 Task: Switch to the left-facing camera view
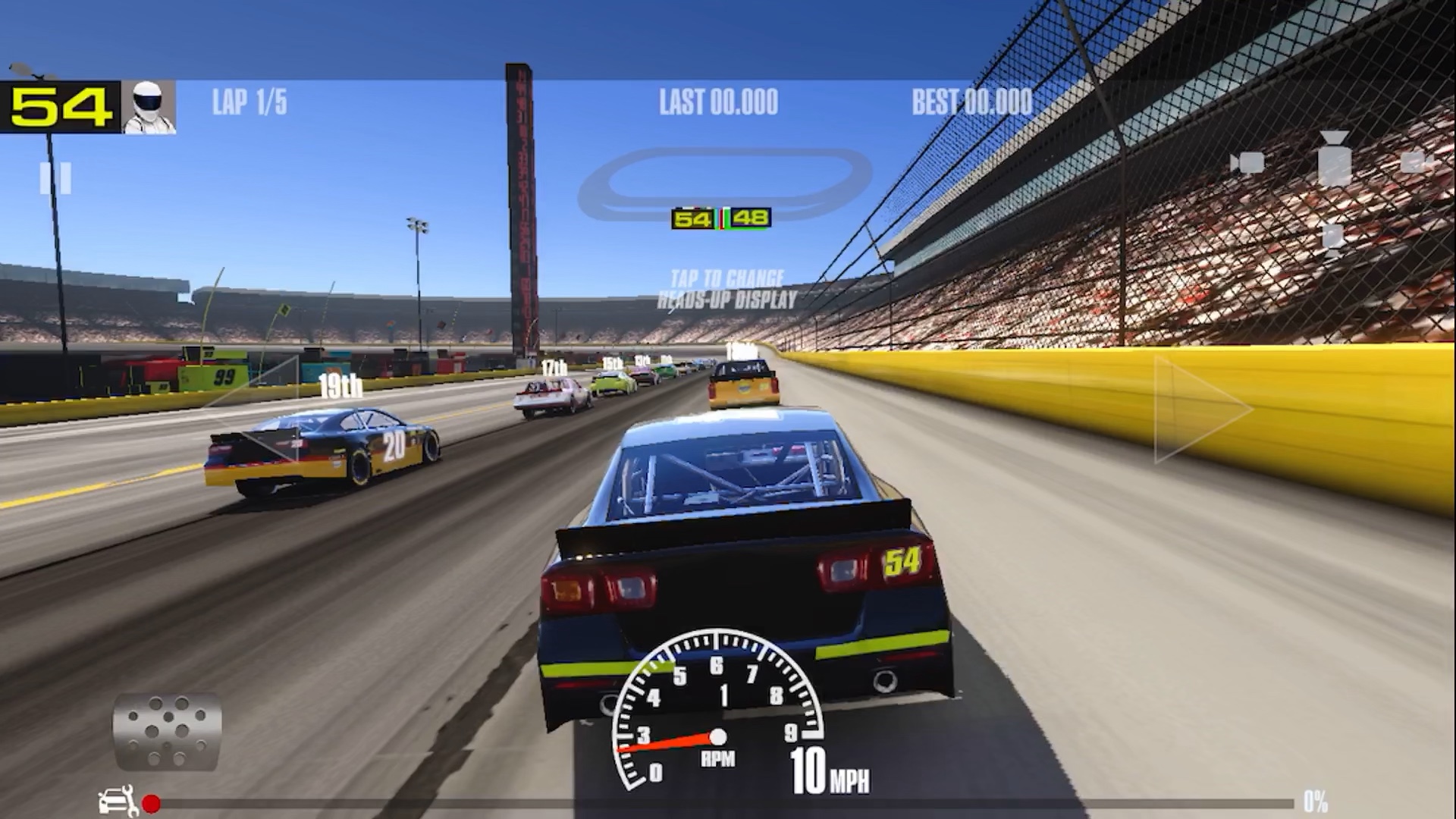tap(1246, 162)
